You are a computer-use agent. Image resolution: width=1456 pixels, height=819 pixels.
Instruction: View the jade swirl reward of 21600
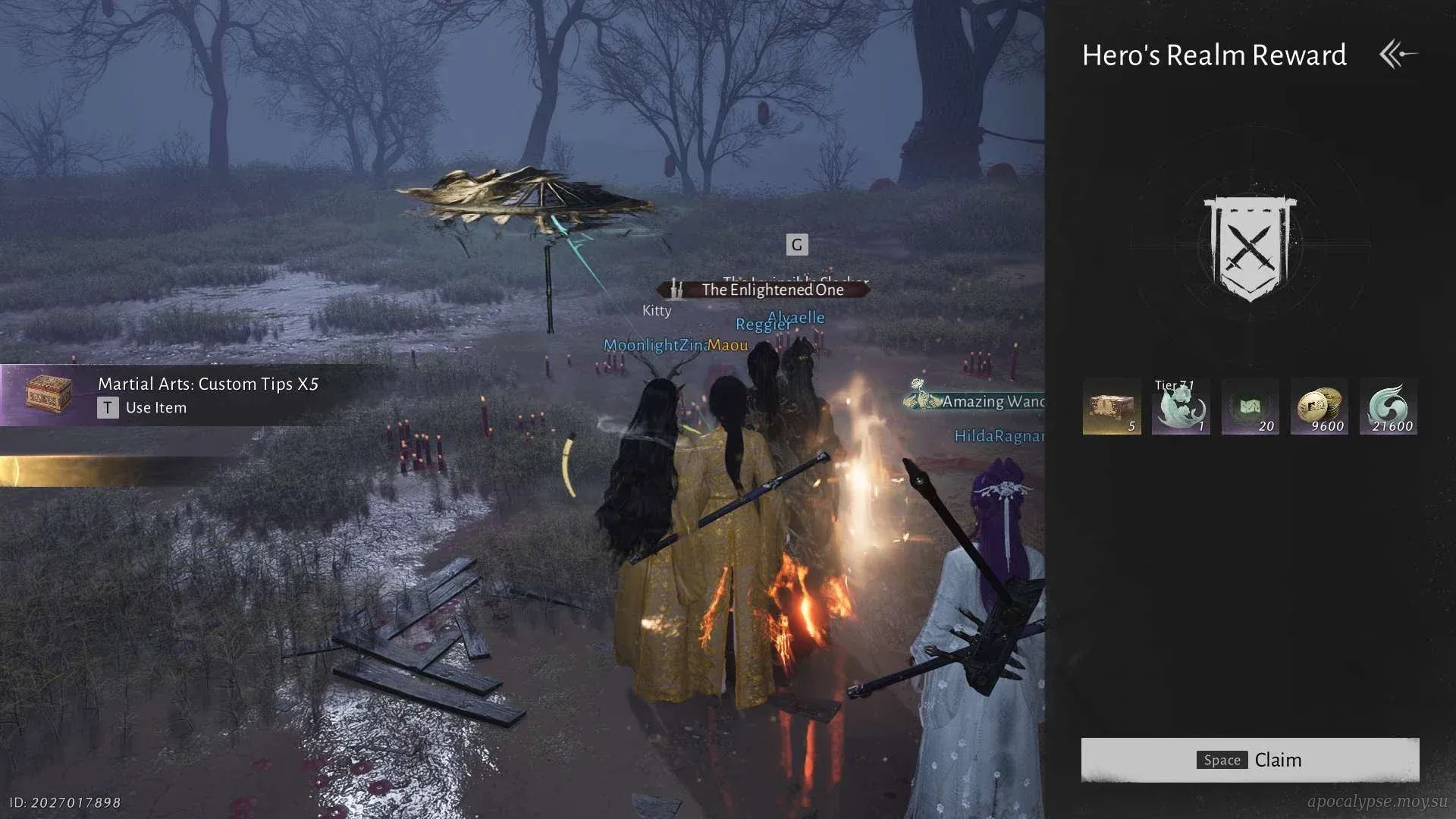tap(1389, 407)
